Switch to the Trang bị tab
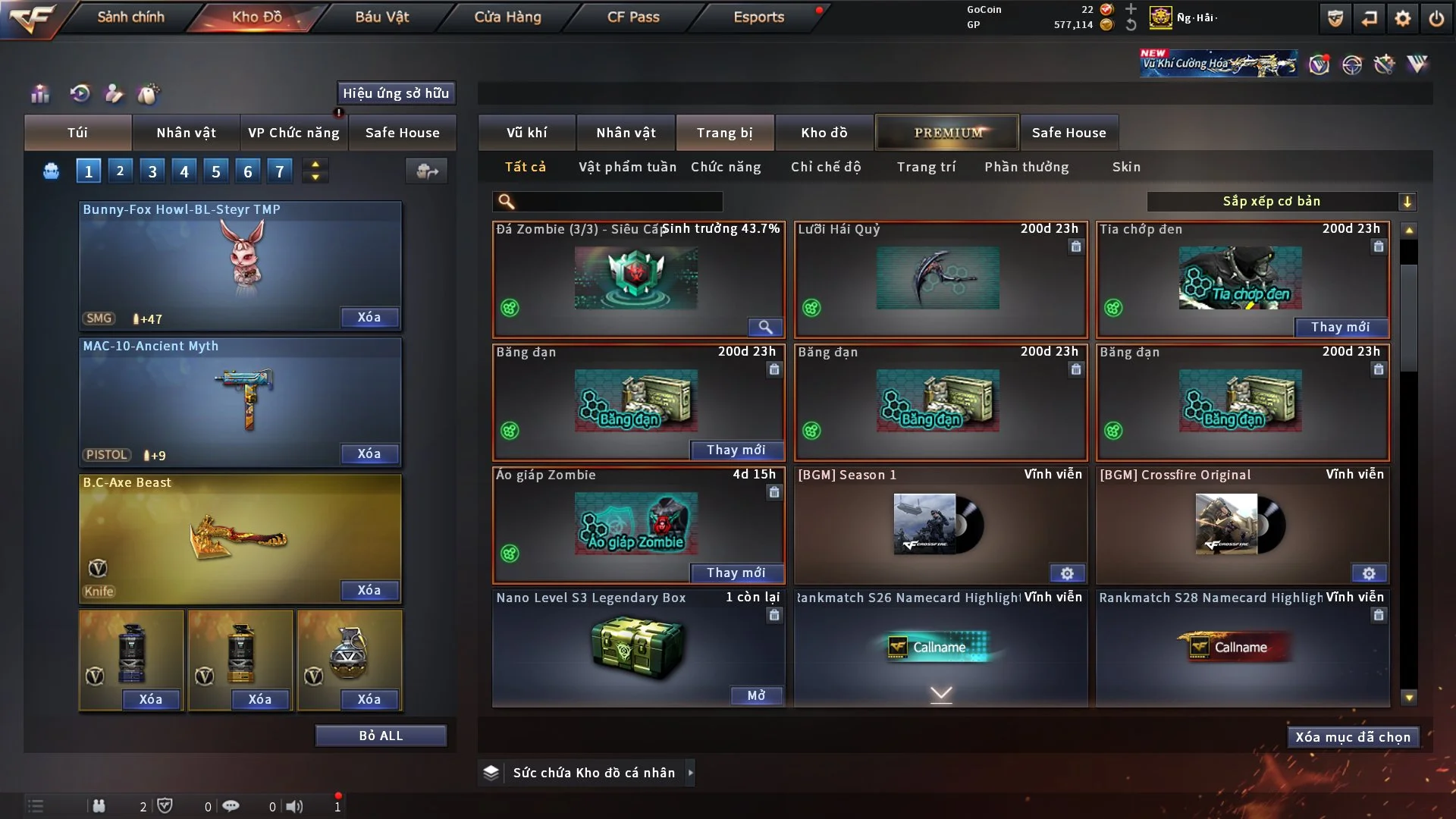Viewport: 1456px width, 819px height. pos(724,133)
